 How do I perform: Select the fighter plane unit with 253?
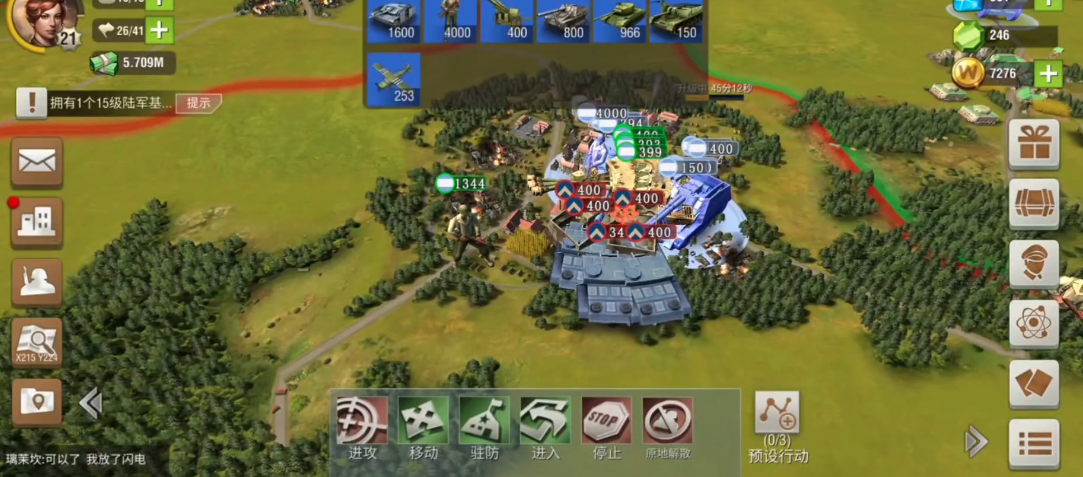point(392,79)
